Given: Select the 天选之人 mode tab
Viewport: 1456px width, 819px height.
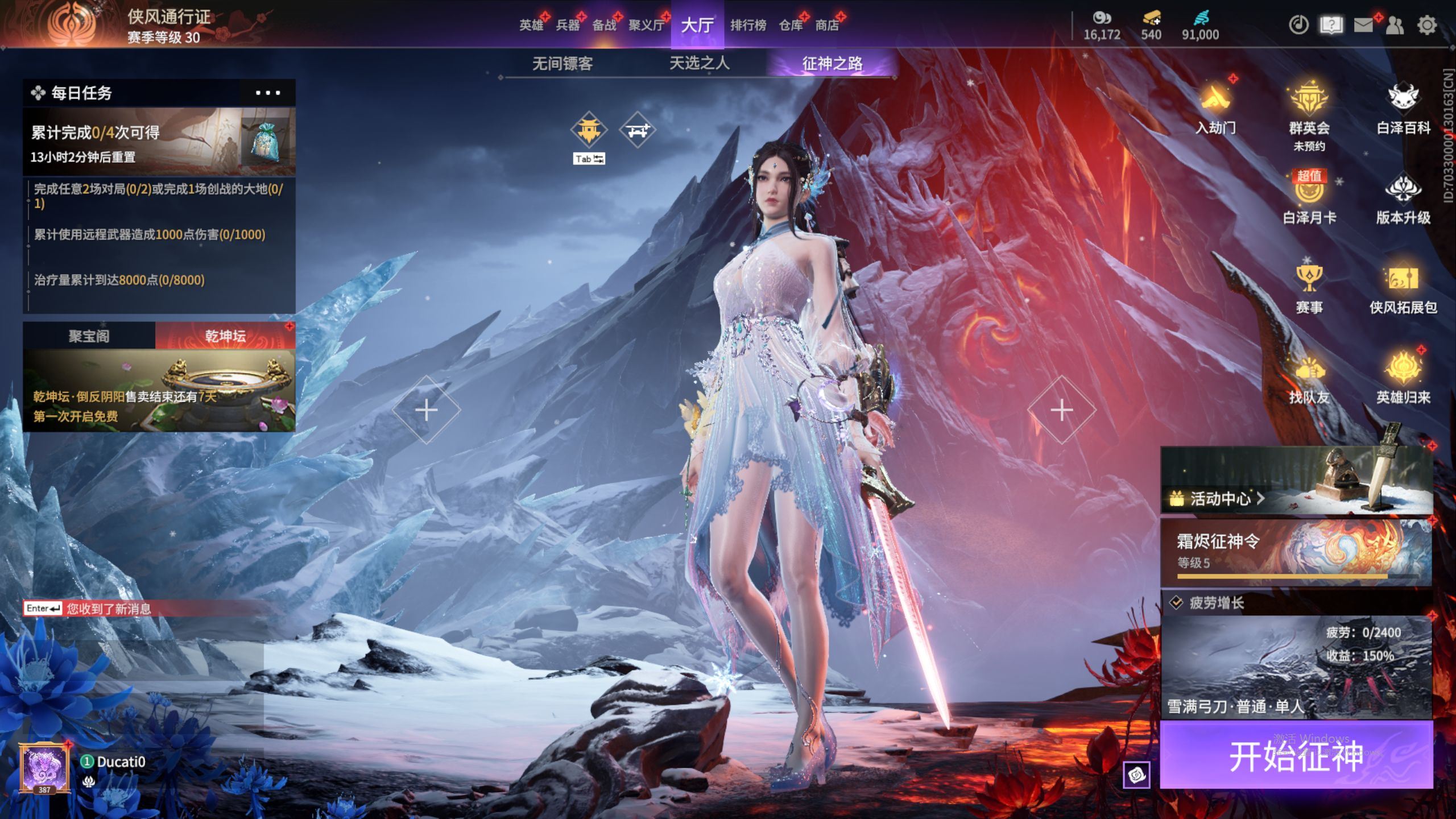Looking at the screenshot, I should 699,63.
